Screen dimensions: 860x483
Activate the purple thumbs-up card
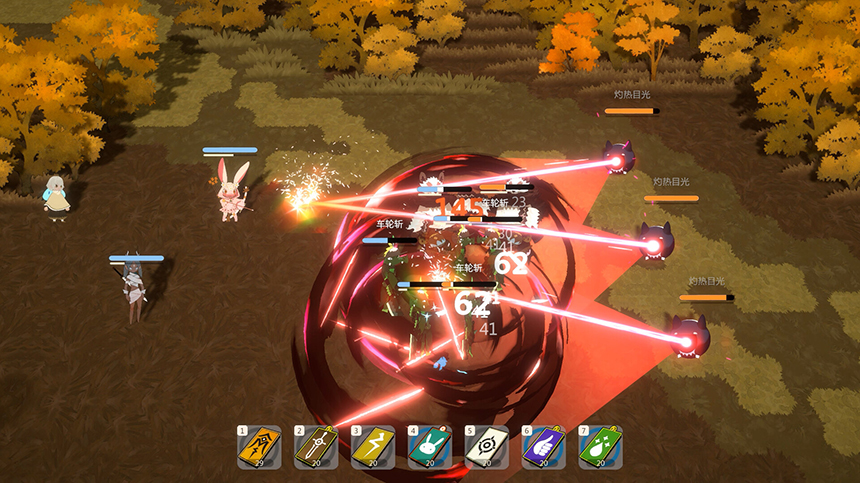coord(543,447)
